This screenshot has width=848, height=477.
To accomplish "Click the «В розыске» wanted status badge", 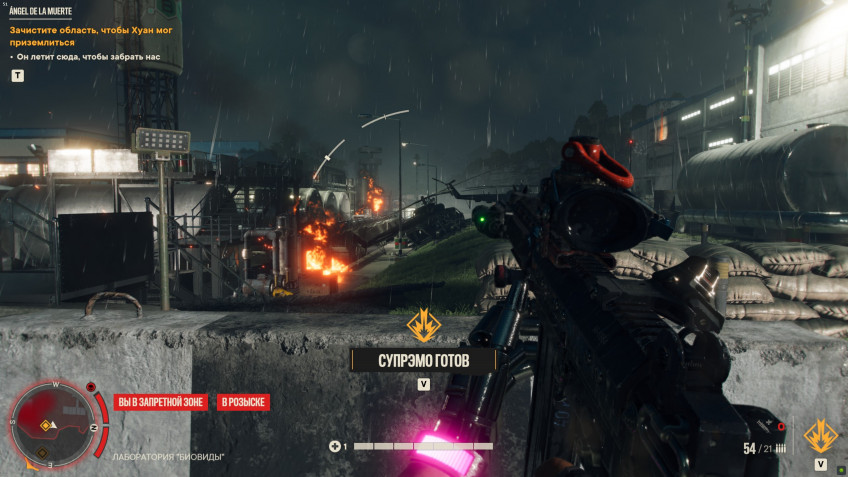I will (x=242, y=402).
